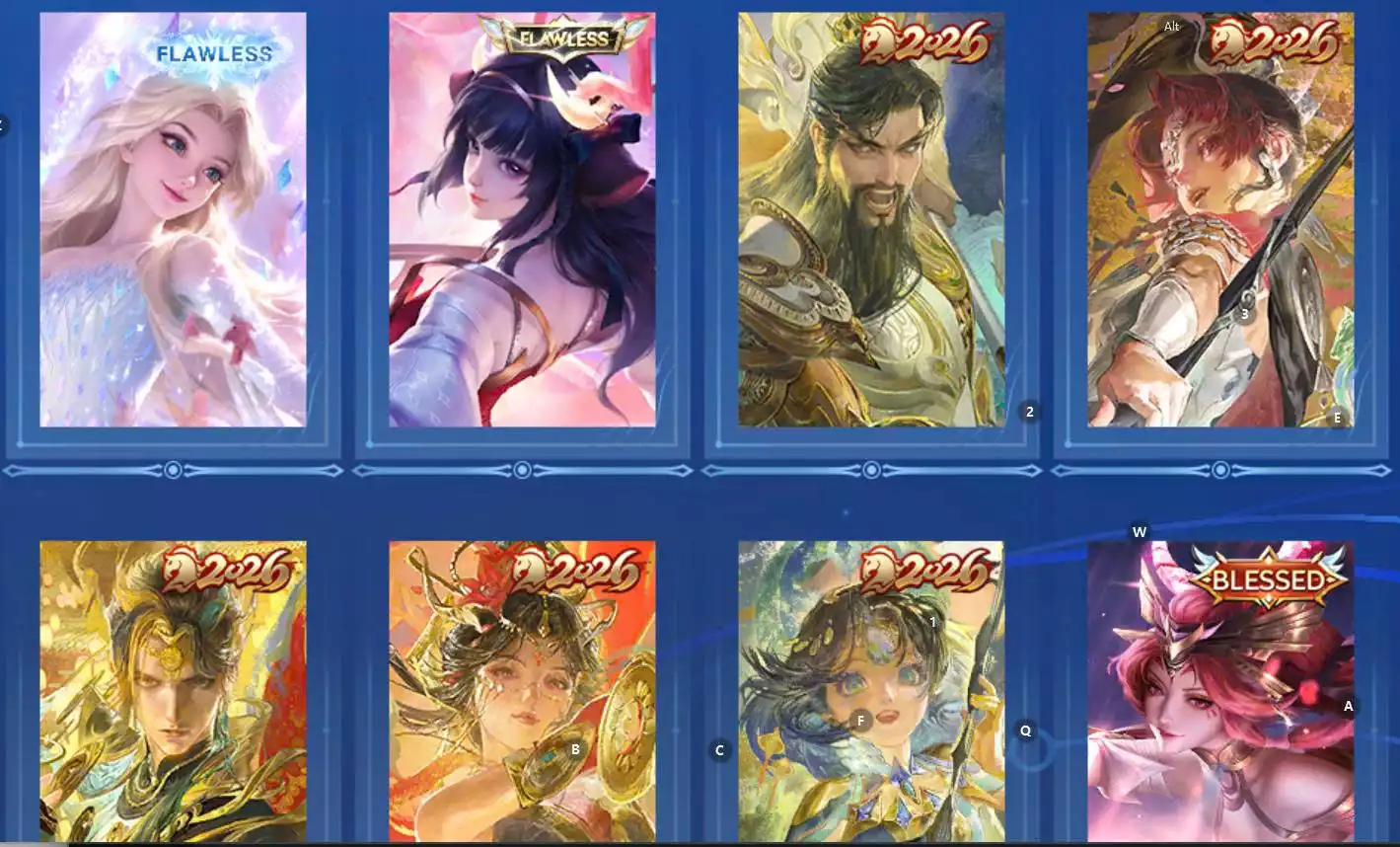Select the Q hotkey badge near the mage card
Image resolution: width=1400 pixels, height=847 pixels.
pyautogui.click(x=1025, y=731)
